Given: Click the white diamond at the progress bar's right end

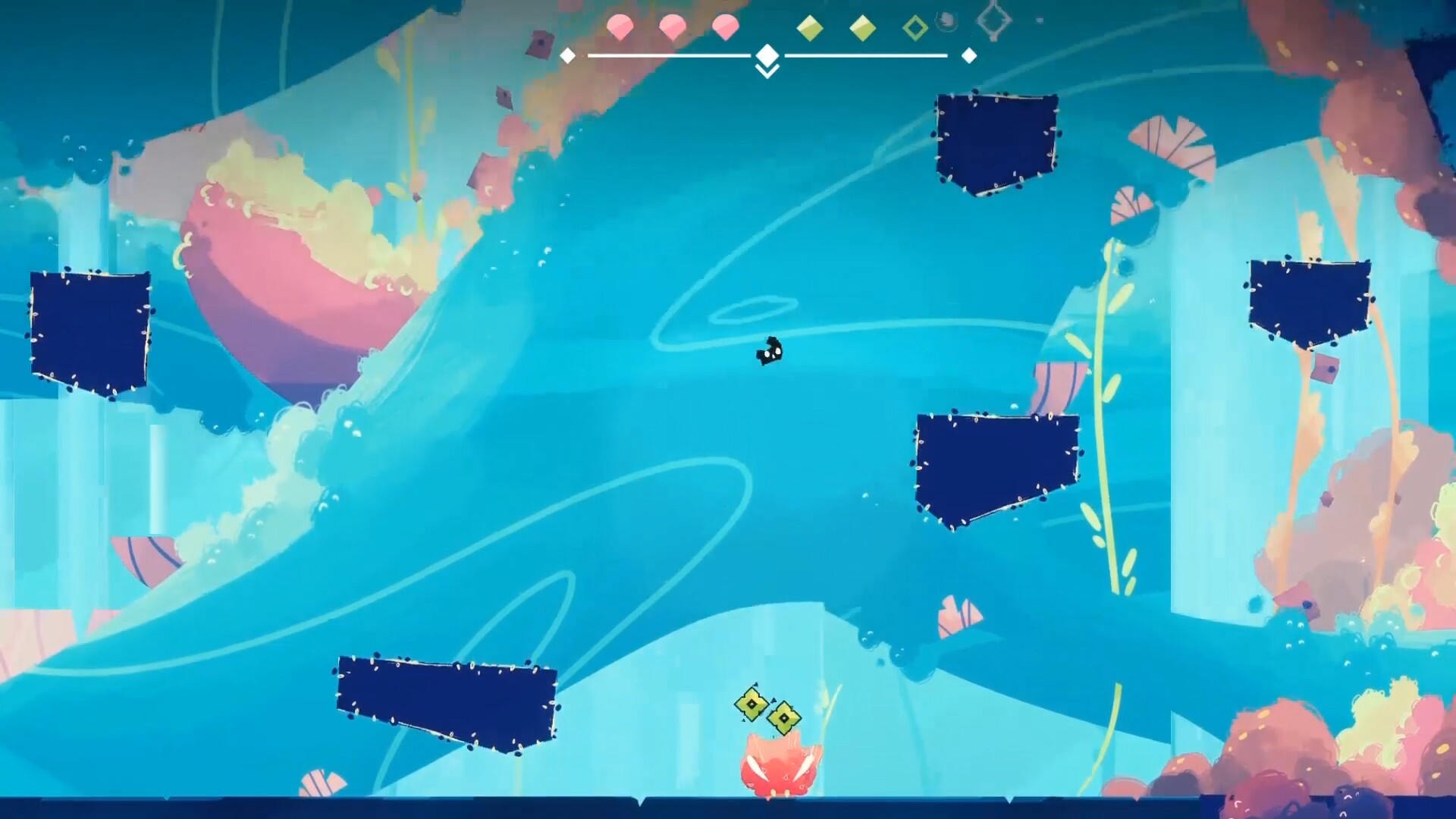Looking at the screenshot, I should point(968,55).
